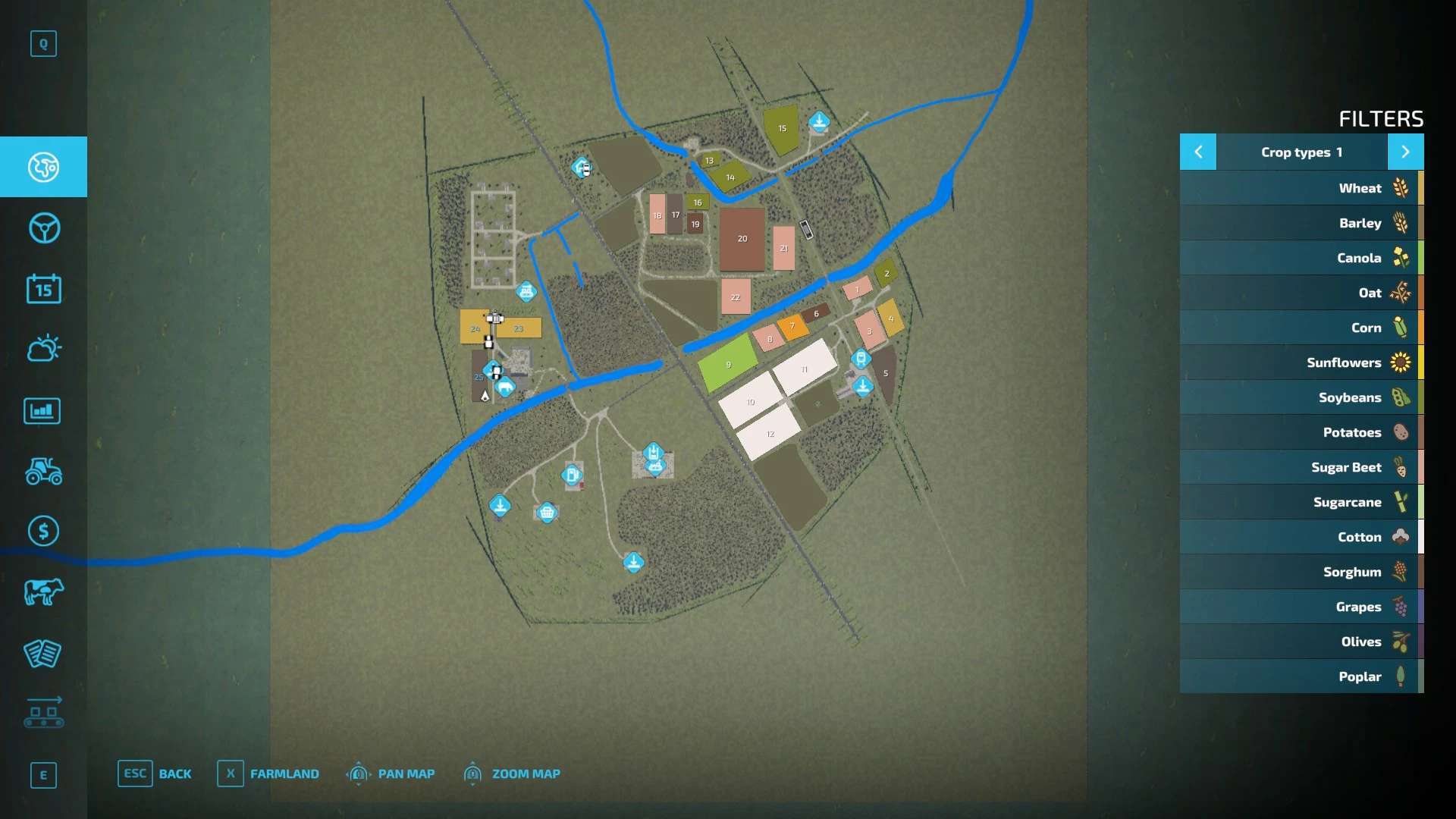Open the garage tractor panel

click(x=43, y=472)
